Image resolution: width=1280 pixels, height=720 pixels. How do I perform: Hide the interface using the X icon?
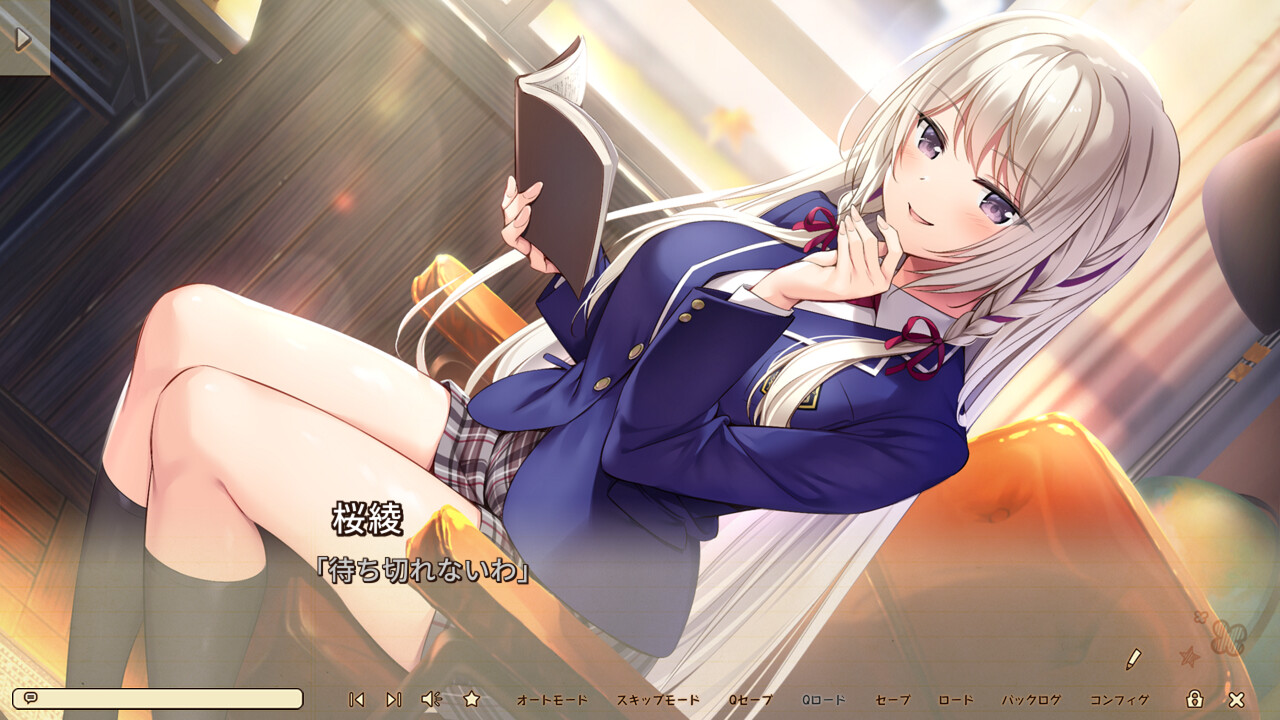coord(1236,700)
